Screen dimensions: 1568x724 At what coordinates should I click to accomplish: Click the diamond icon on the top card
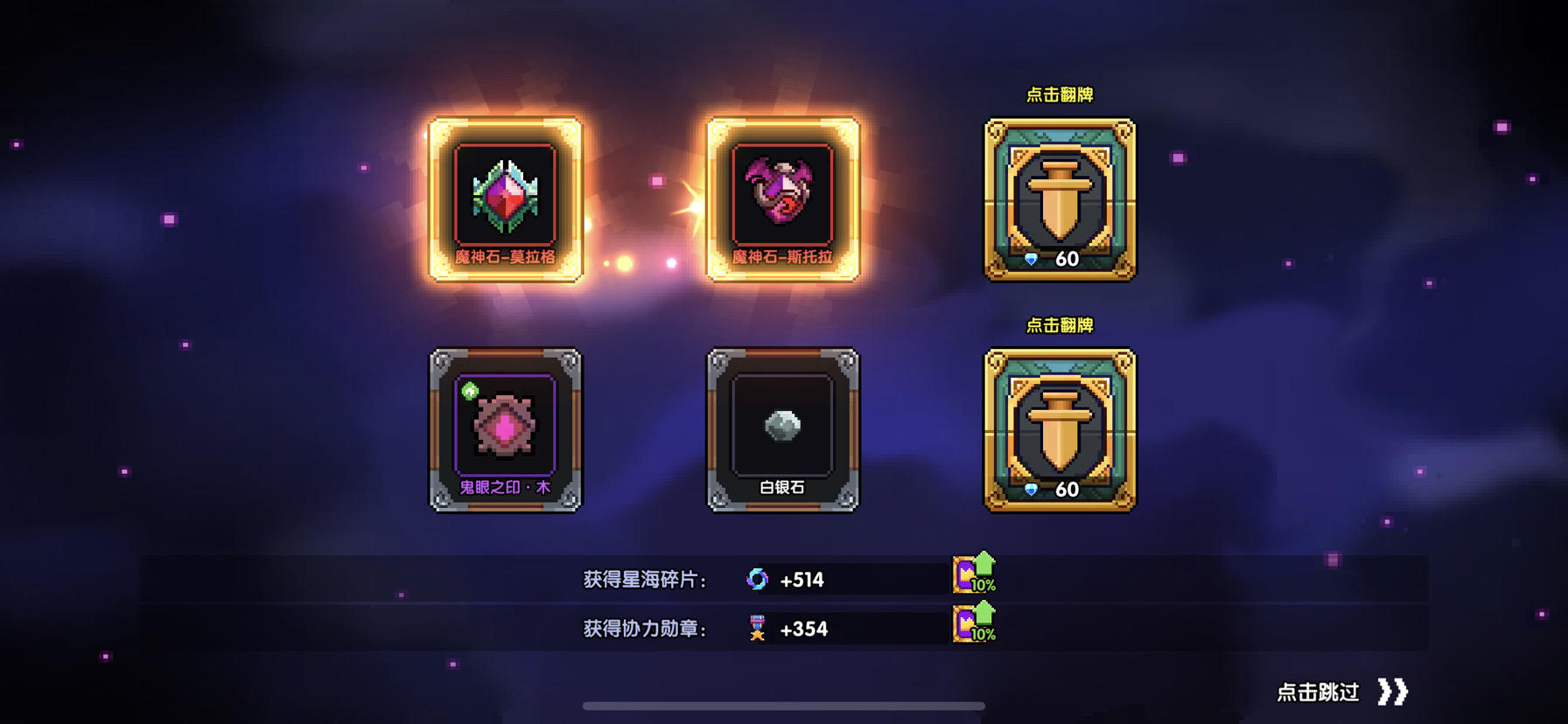coord(1031,258)
